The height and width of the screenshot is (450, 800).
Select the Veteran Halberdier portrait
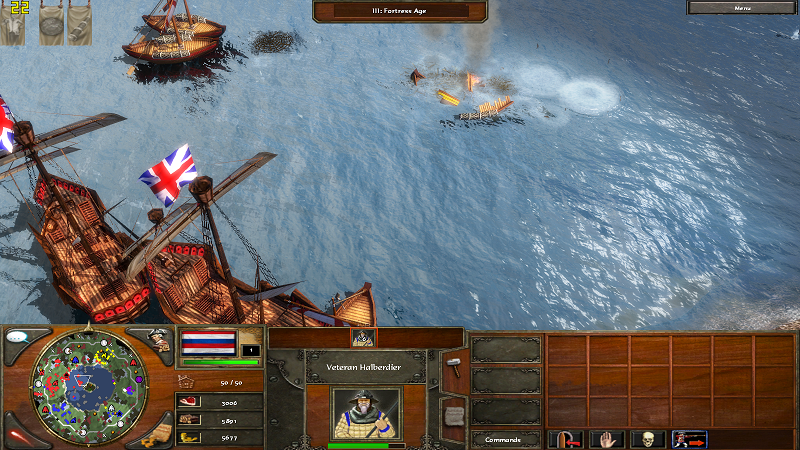pyautogui.click(x=365, y=413)
